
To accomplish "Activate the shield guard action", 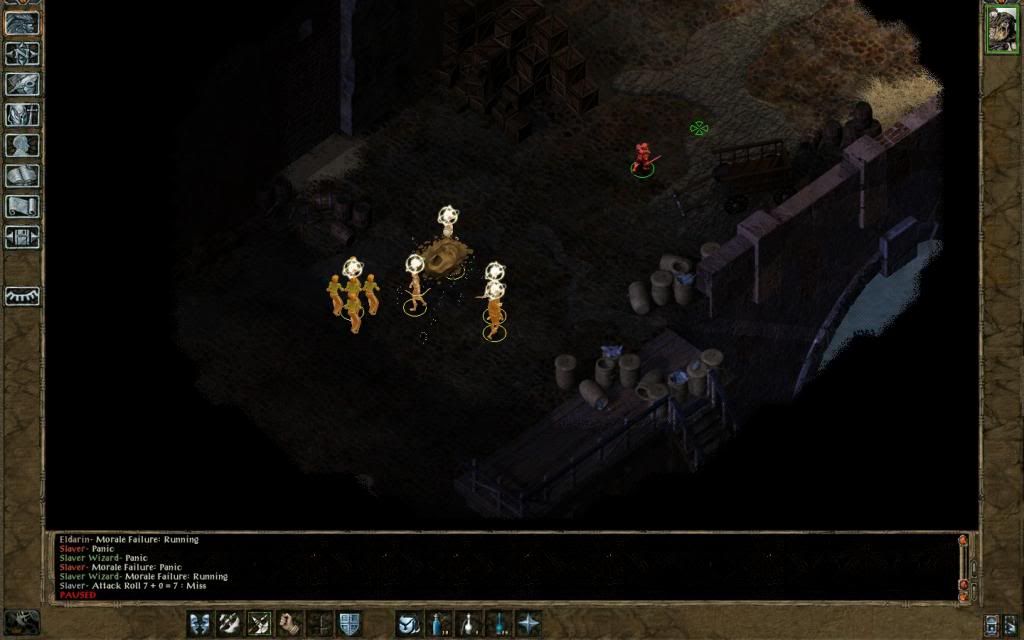I will click(x=349, y=623).
